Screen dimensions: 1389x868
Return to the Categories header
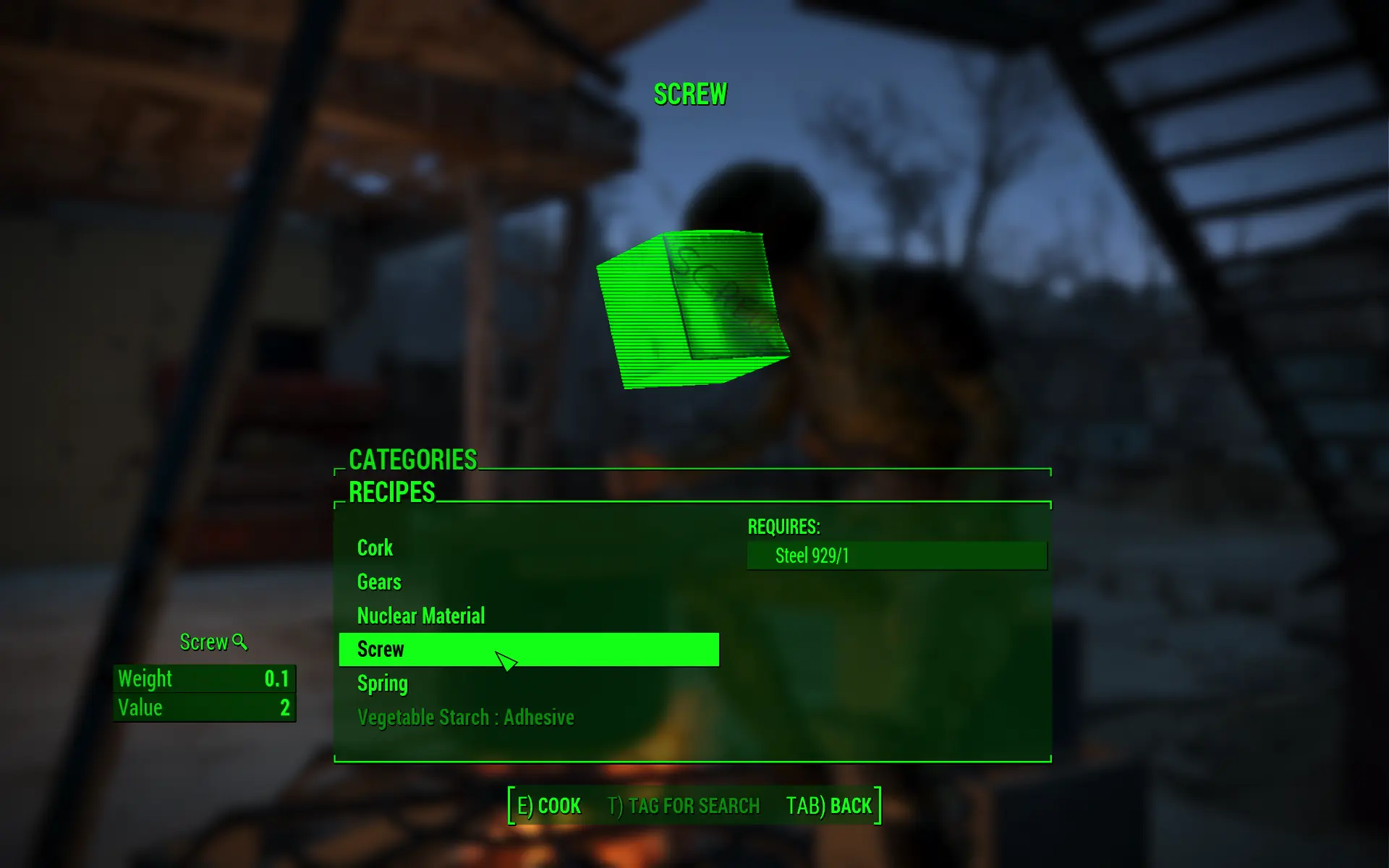pyautogui.click(x=413, y=460)
